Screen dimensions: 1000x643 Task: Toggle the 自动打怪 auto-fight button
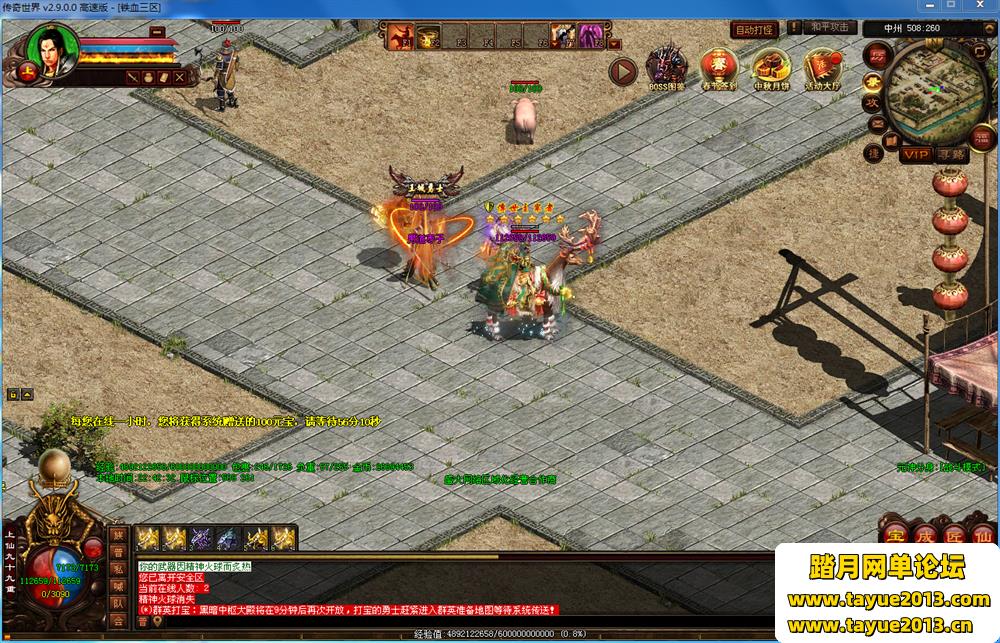click(x=755, y=30)
